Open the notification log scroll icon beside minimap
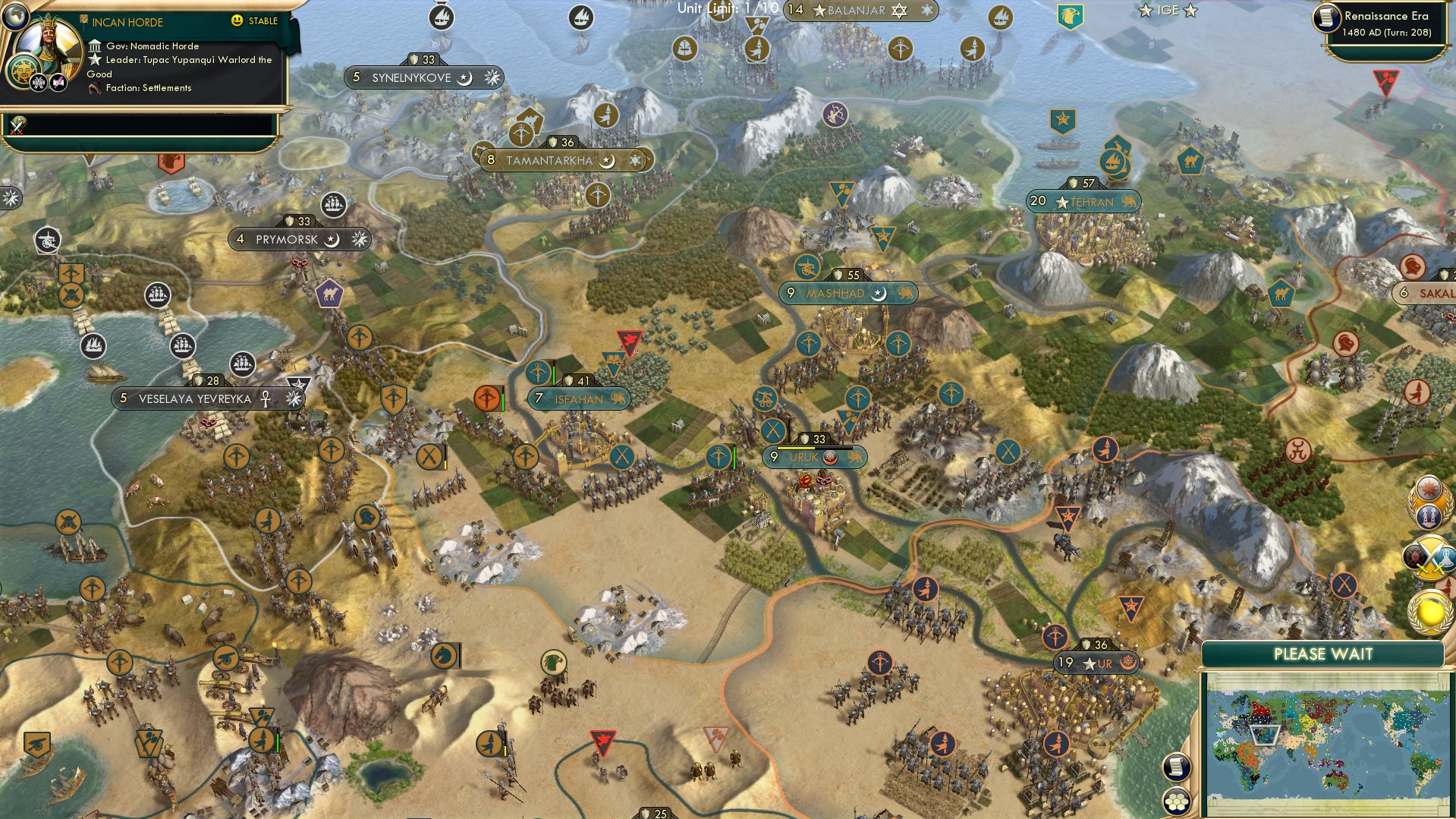This screenshot has width=1456, height=819. 1175,767
